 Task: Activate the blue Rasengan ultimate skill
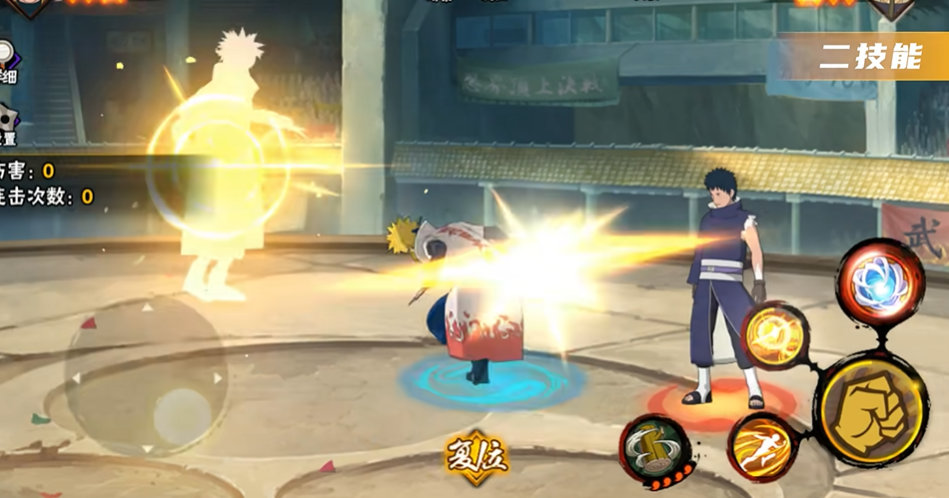(881, 279)
